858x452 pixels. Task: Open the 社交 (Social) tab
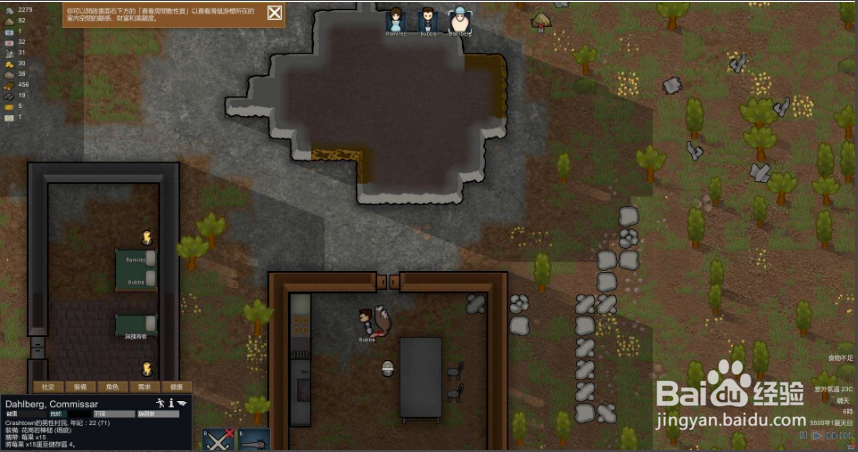47,386
